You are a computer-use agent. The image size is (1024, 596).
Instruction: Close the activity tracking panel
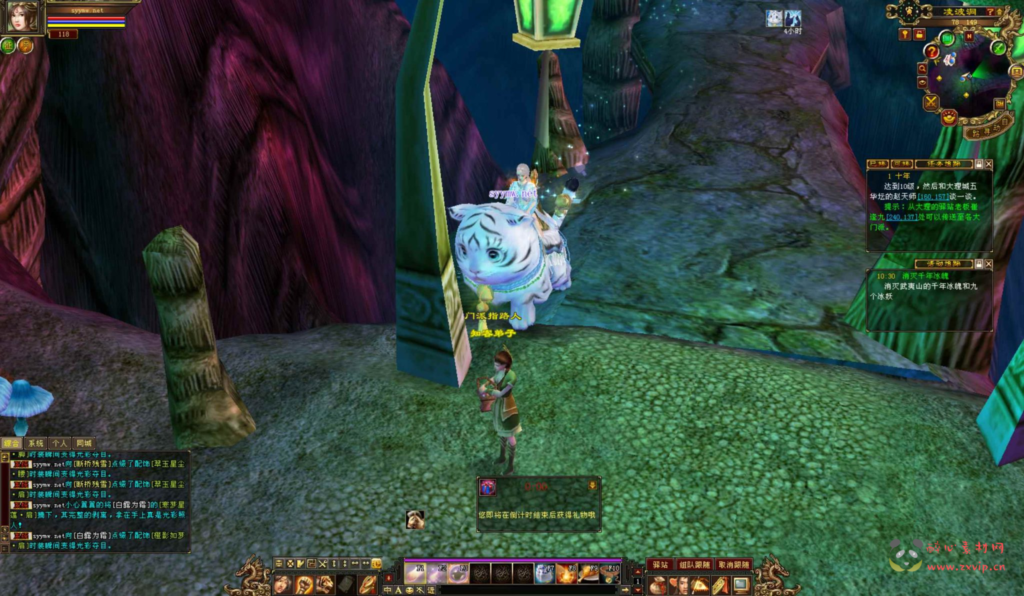(988, 264)
